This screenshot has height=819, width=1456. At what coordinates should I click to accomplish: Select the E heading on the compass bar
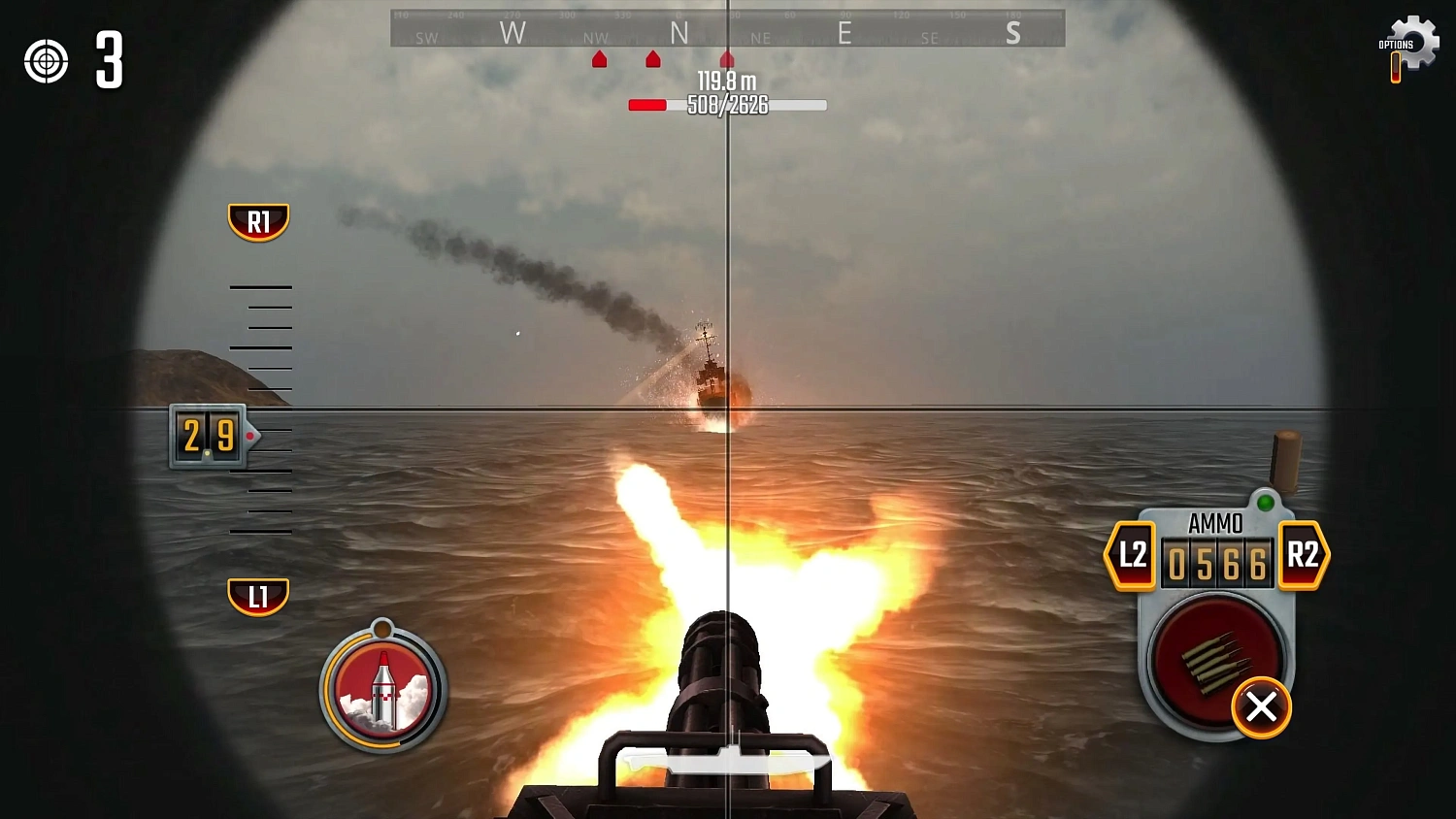pos(844,33)
